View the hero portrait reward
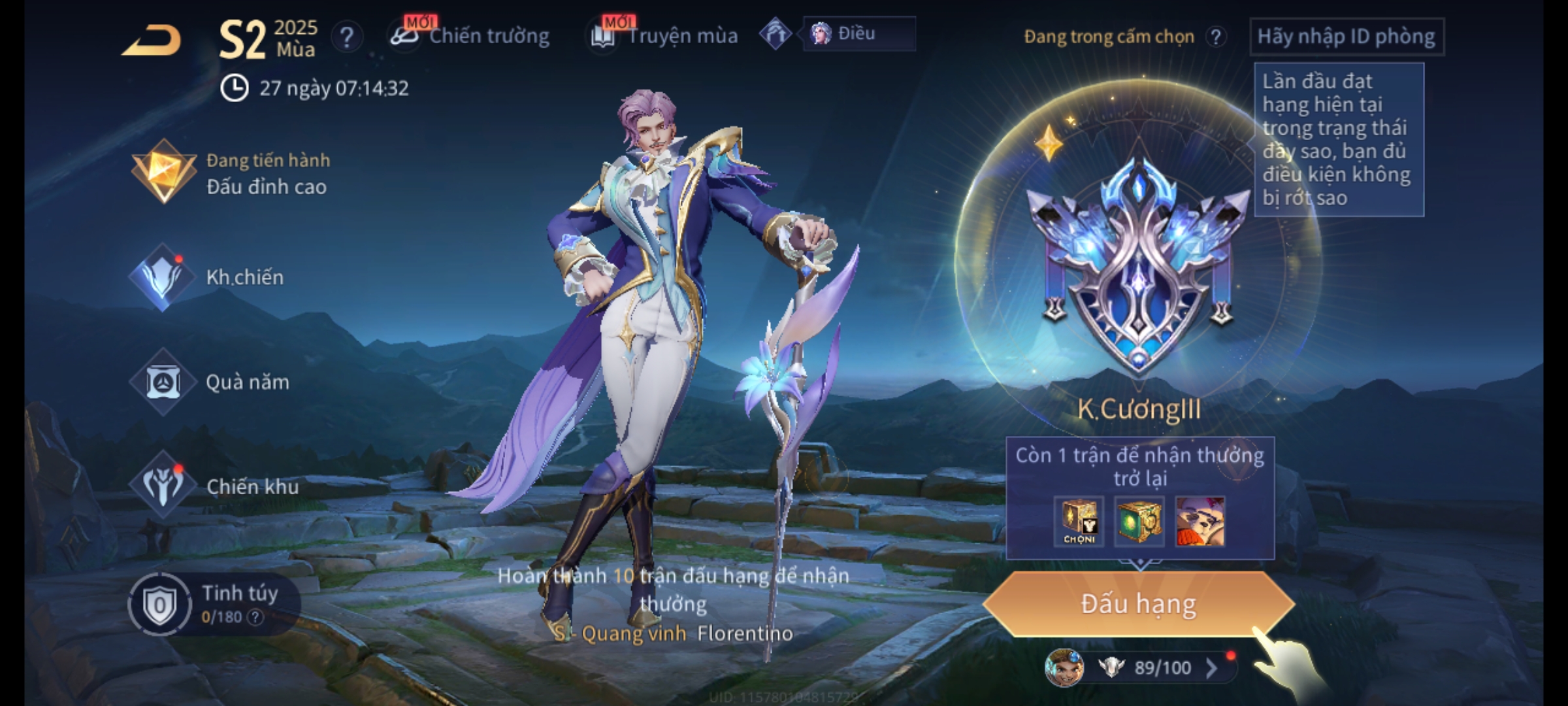1568x706 pixels. 1200,522
